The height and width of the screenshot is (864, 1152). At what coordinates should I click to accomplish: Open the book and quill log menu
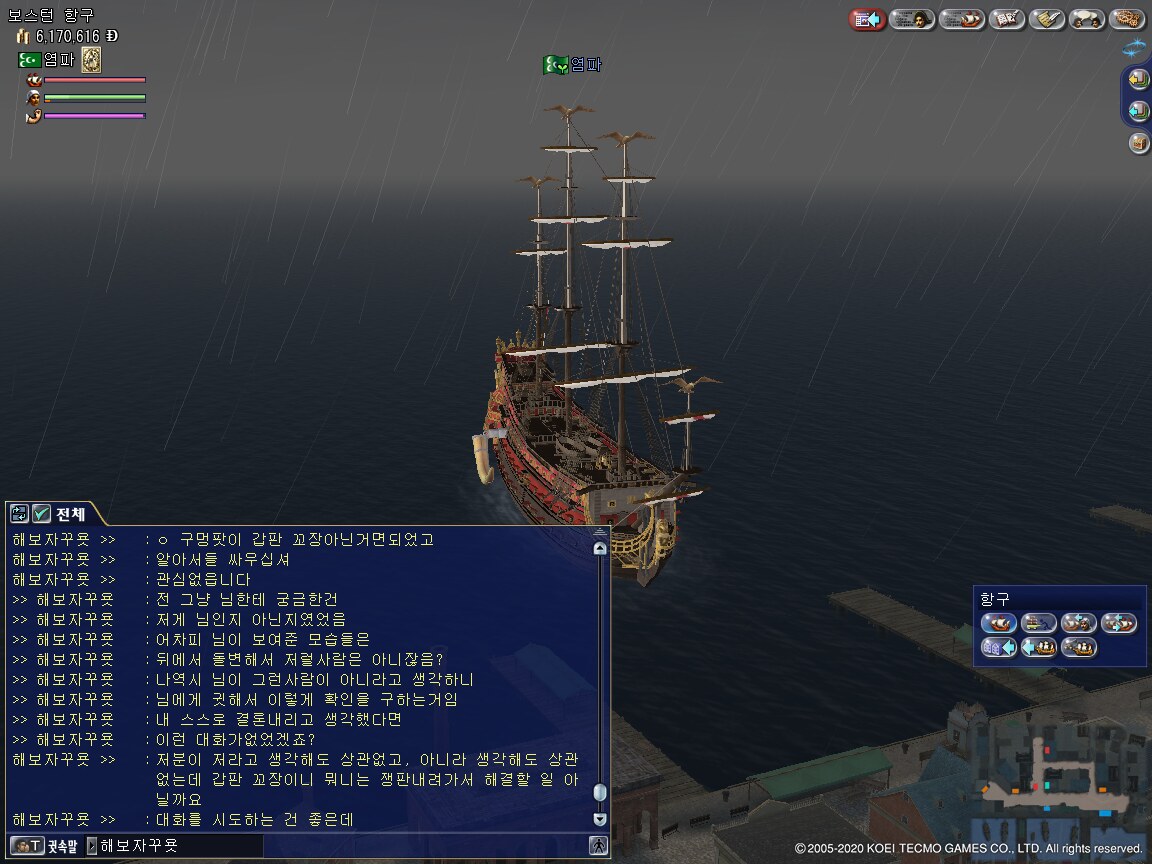(1006, 19)
